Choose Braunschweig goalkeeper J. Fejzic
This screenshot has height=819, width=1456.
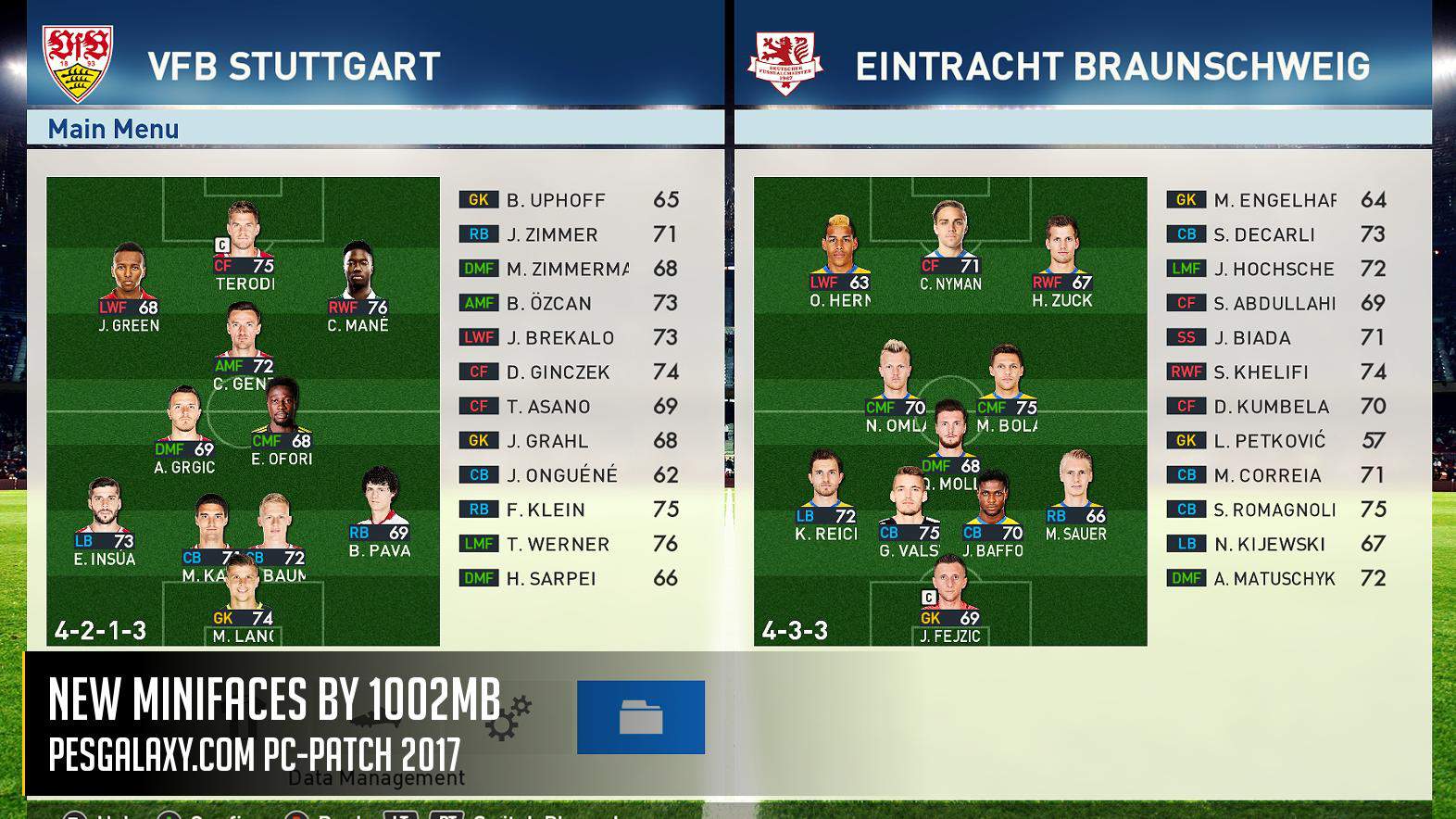pos(950,600)
